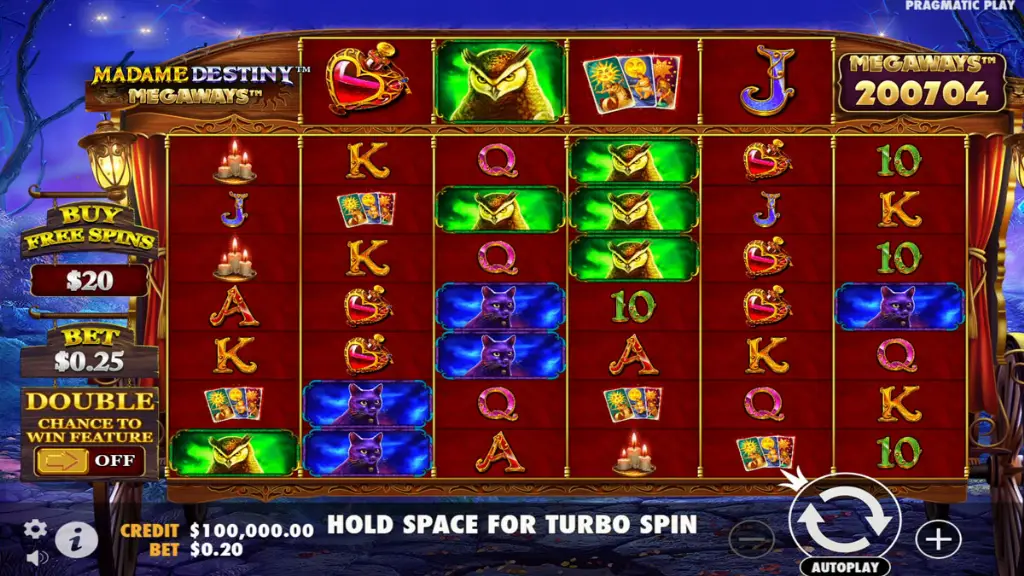Spin the reels with the circular arrows button
Screen dimensions: 1024x576
[x=845, y=519]
